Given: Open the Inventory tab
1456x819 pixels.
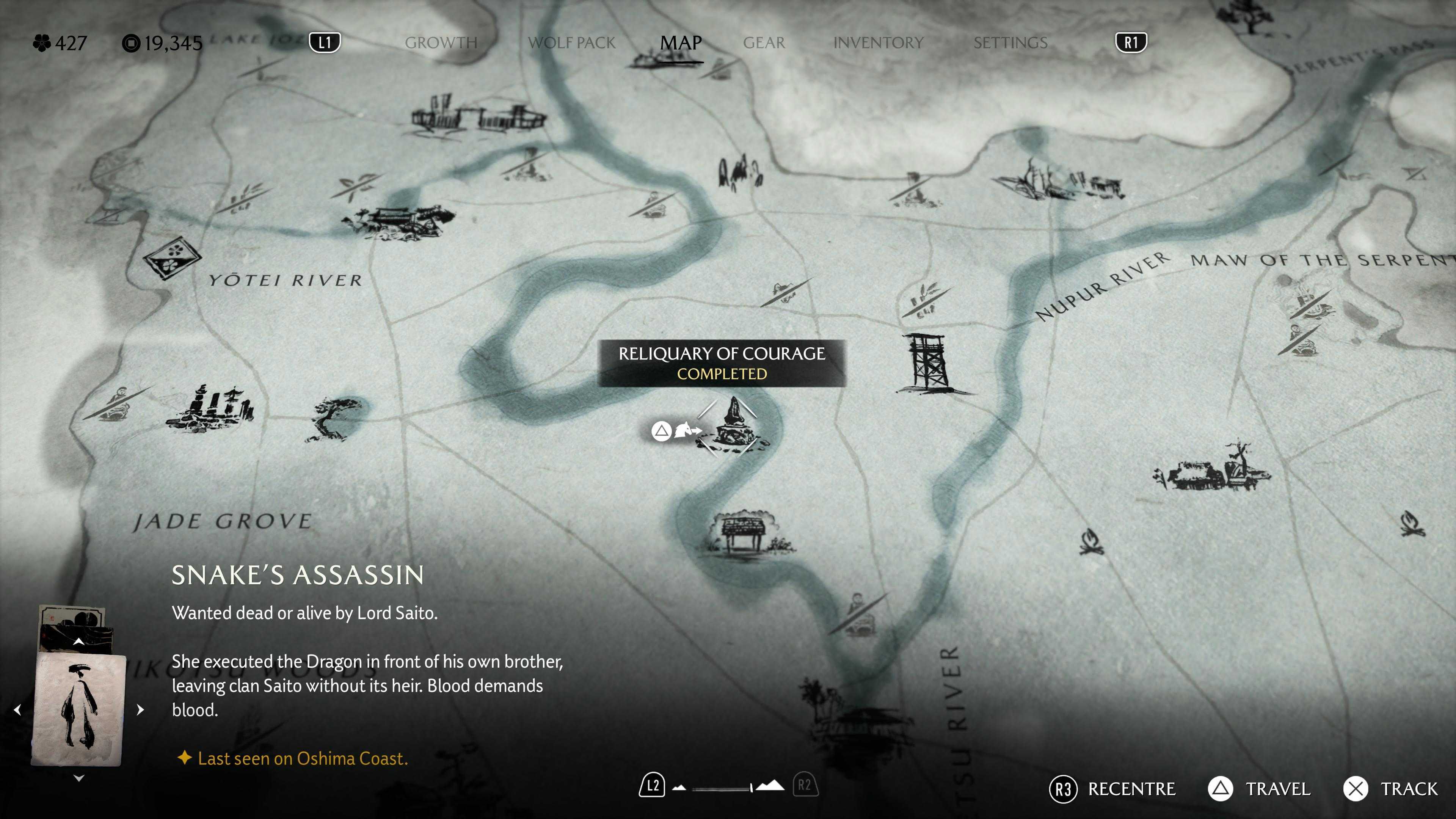Looking at the screenshot, I should (878, 42).
